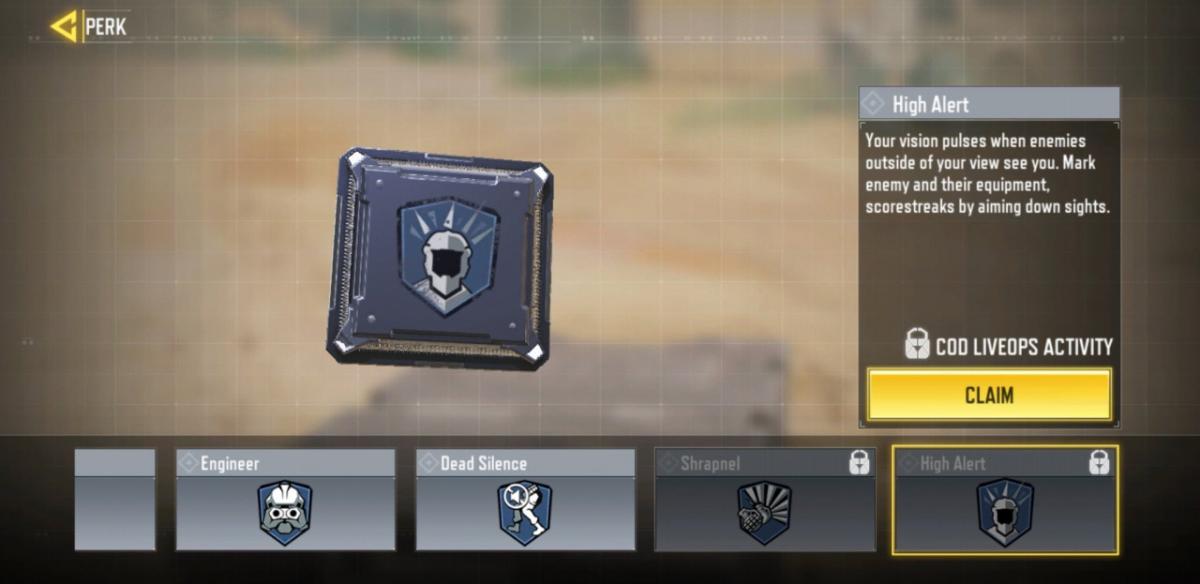Image resolution: width=1200 pixels, height=584 pixels.
Task: Select the locked Shrapnel perk card
Action: [x=765, y=499]
